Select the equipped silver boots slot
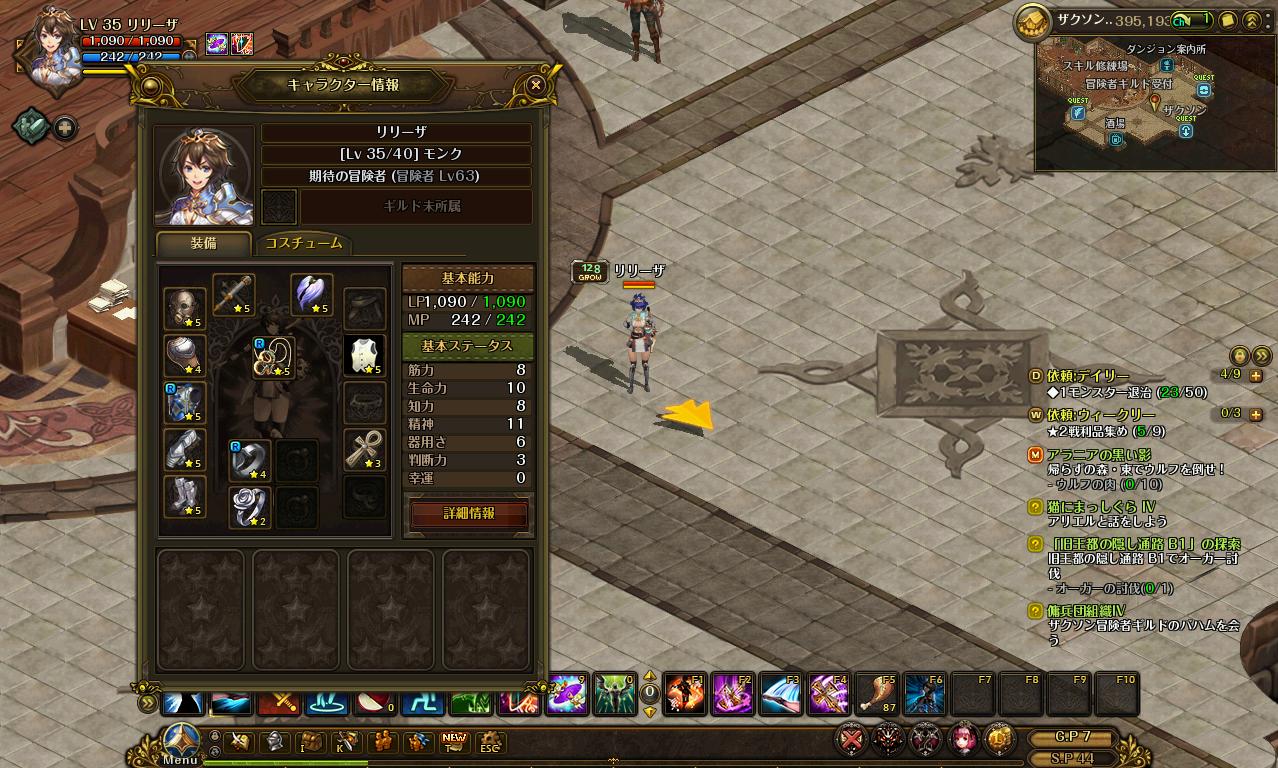 (x=185, y=497)
